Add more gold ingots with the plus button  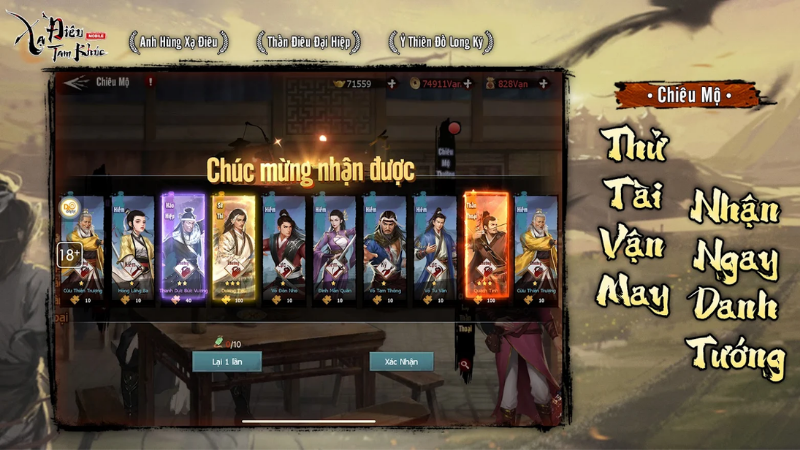click(391, 84)
